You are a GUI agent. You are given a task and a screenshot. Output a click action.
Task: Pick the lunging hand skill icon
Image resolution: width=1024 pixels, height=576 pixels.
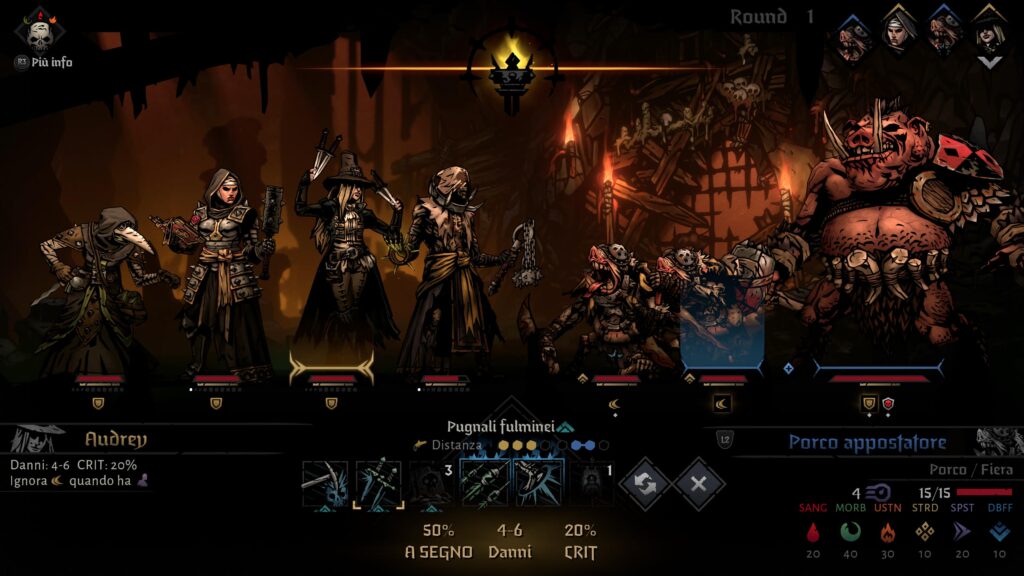[539, 484]
